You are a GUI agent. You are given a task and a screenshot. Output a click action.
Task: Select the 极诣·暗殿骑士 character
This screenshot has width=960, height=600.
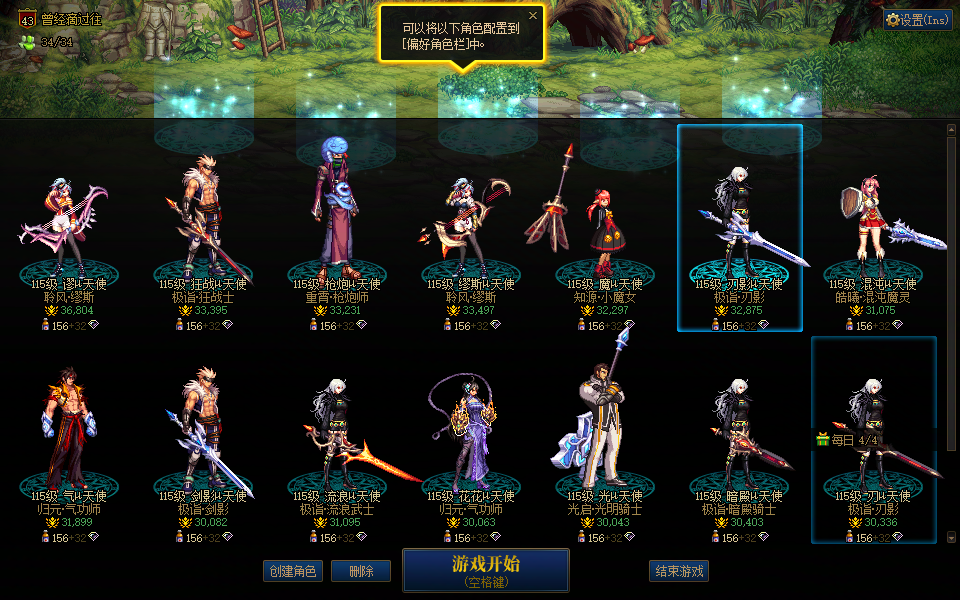[739, 440]
